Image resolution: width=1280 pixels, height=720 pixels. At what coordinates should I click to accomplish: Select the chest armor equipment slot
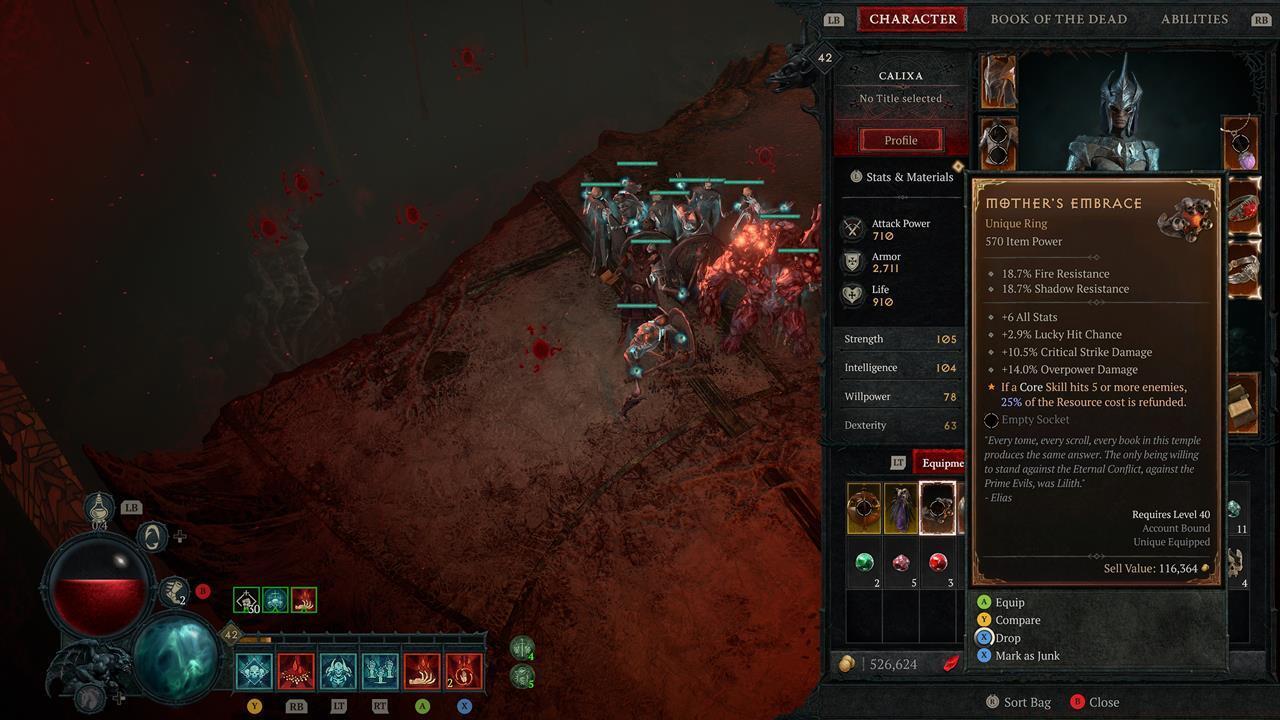point(997,144)
